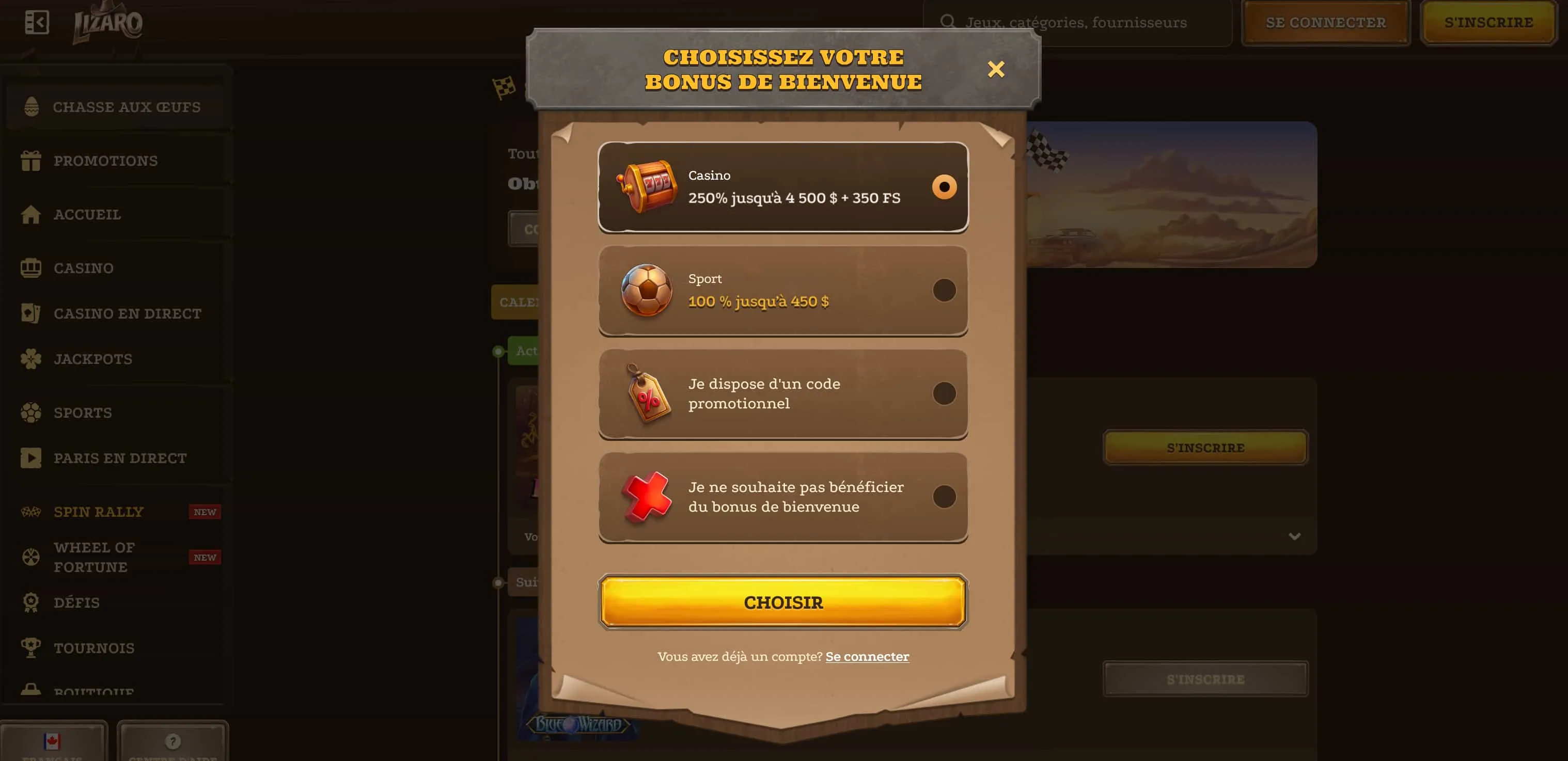This screenshot has width=1568, height=761.
Task: Select the Chasse aux œufs egg icon
Action: (30, 106)
